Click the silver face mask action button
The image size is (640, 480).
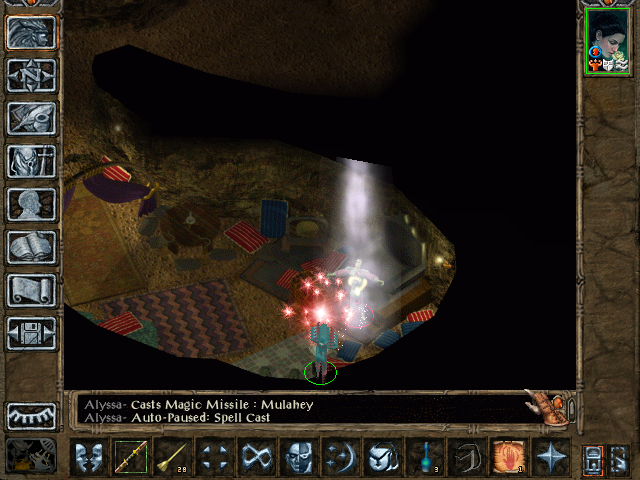click(299, 458)
